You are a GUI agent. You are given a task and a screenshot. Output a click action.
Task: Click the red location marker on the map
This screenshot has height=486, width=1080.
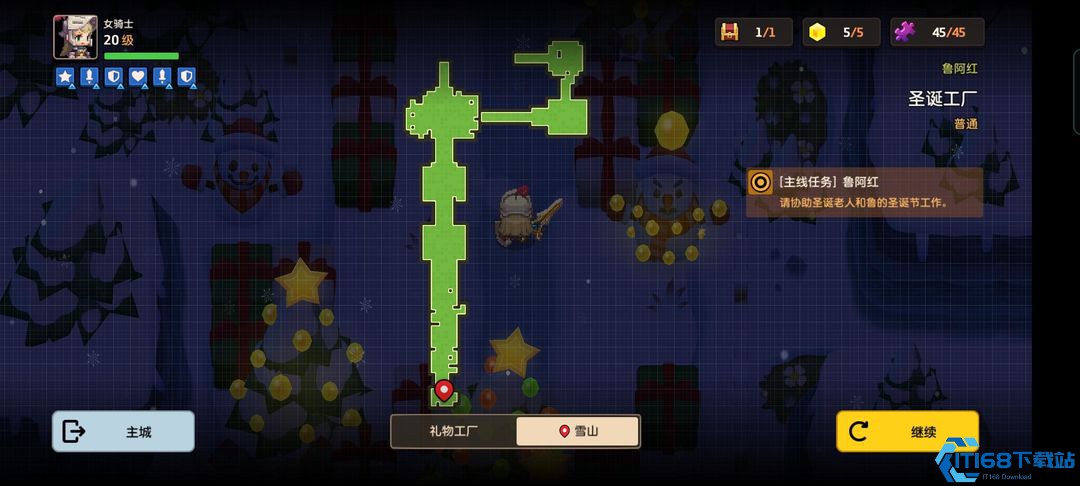click(444, 389)
